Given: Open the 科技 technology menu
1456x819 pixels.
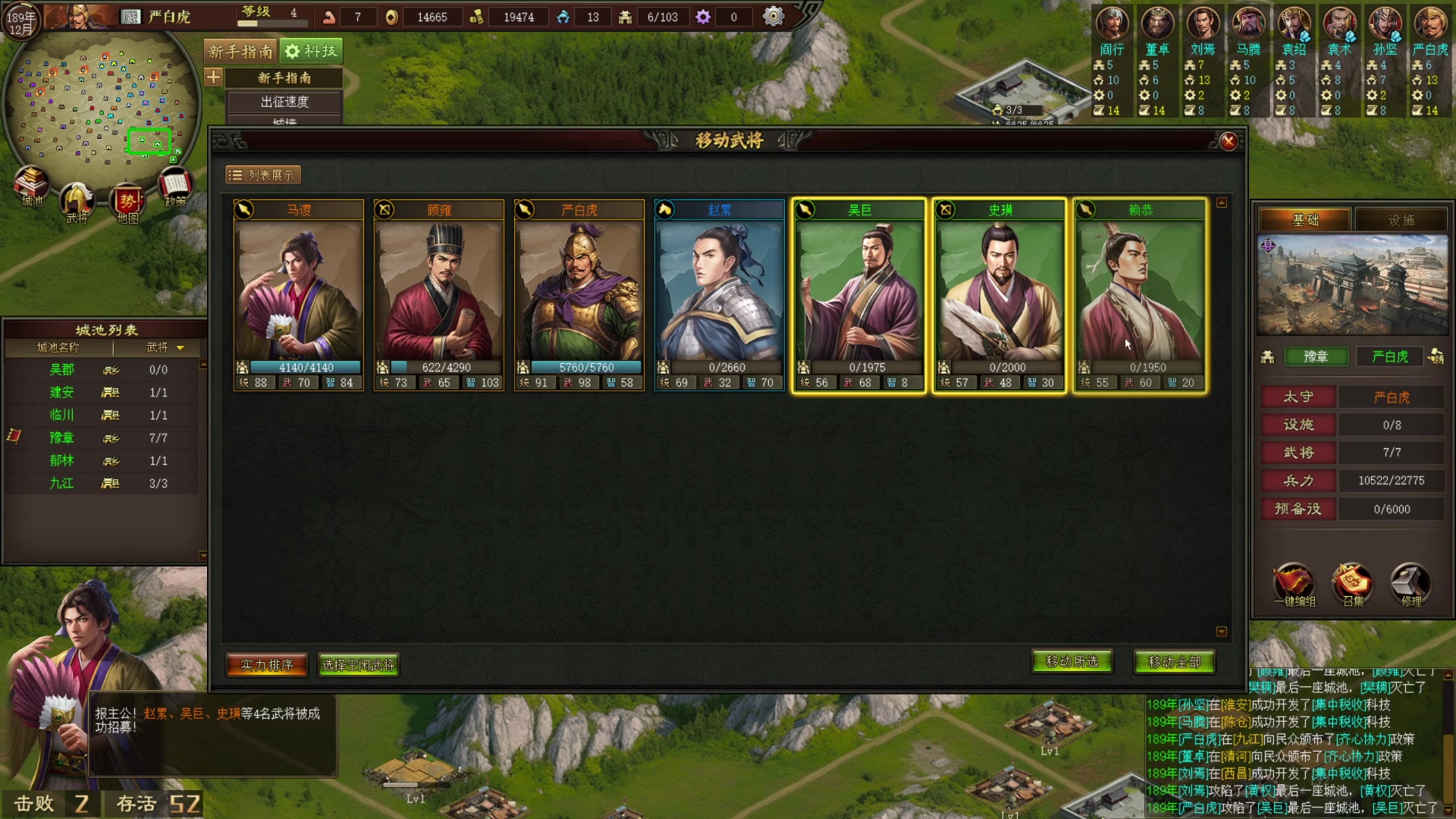Looking at the screenshot, I should (311, 51).
